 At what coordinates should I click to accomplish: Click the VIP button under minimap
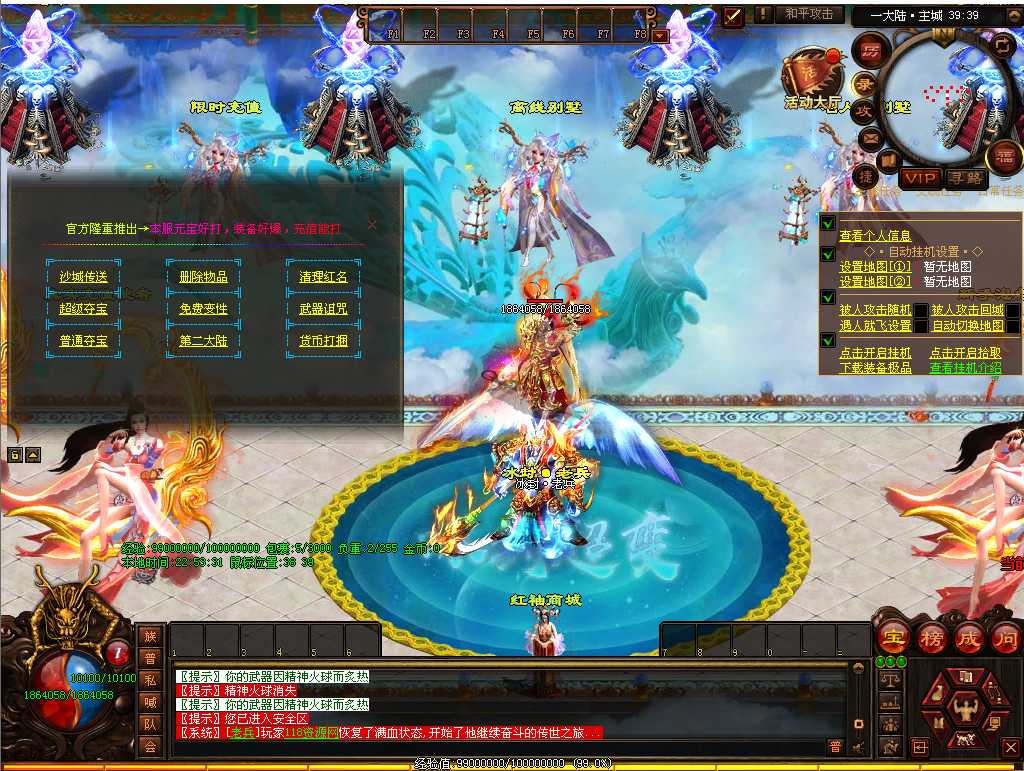point(920,178)
